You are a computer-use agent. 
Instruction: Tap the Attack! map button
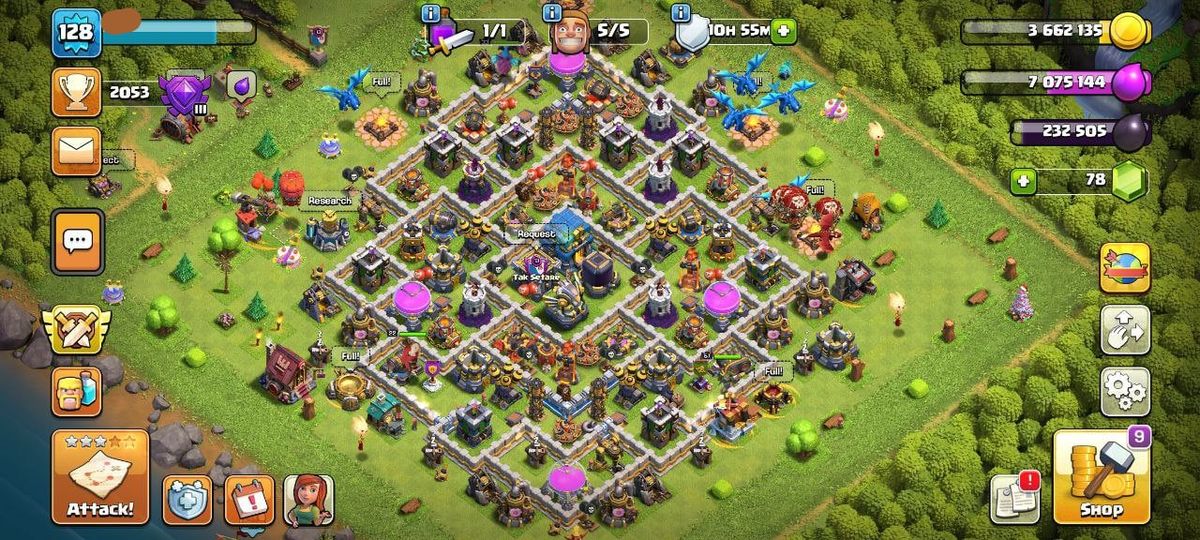[x=100, y=478]
